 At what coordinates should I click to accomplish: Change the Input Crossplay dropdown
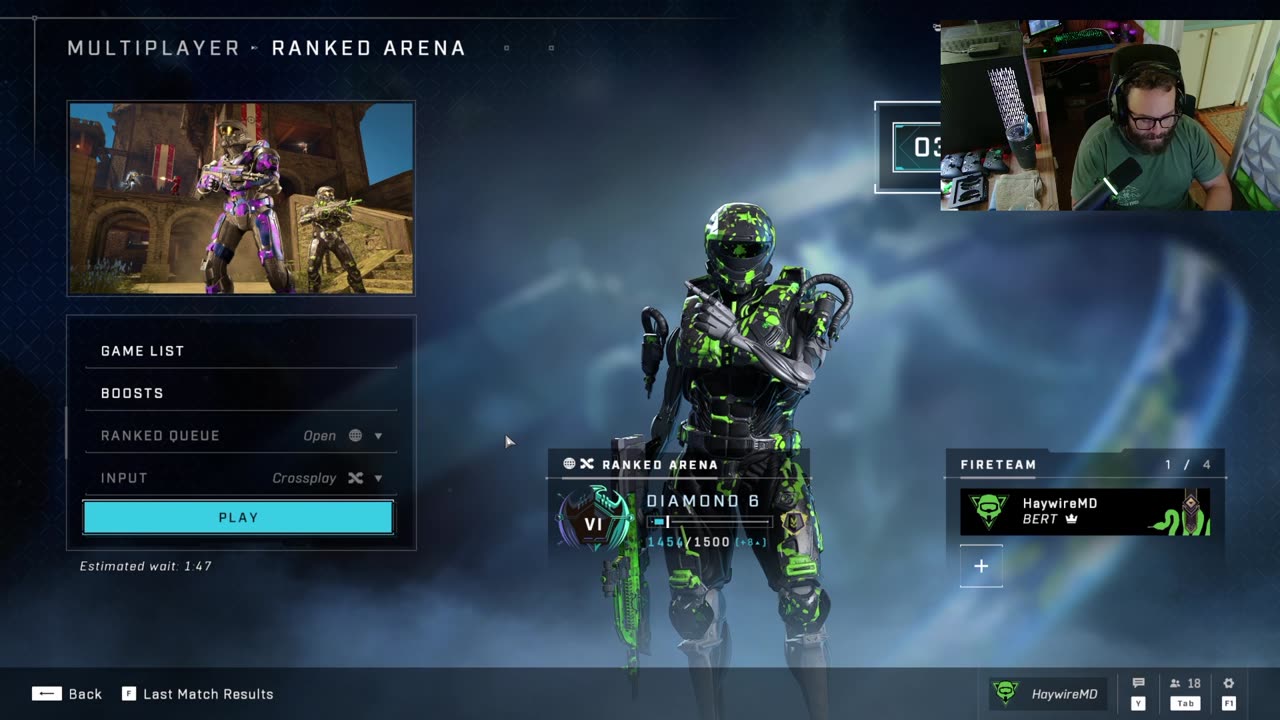pyautogui.click(x=240, y=478)
